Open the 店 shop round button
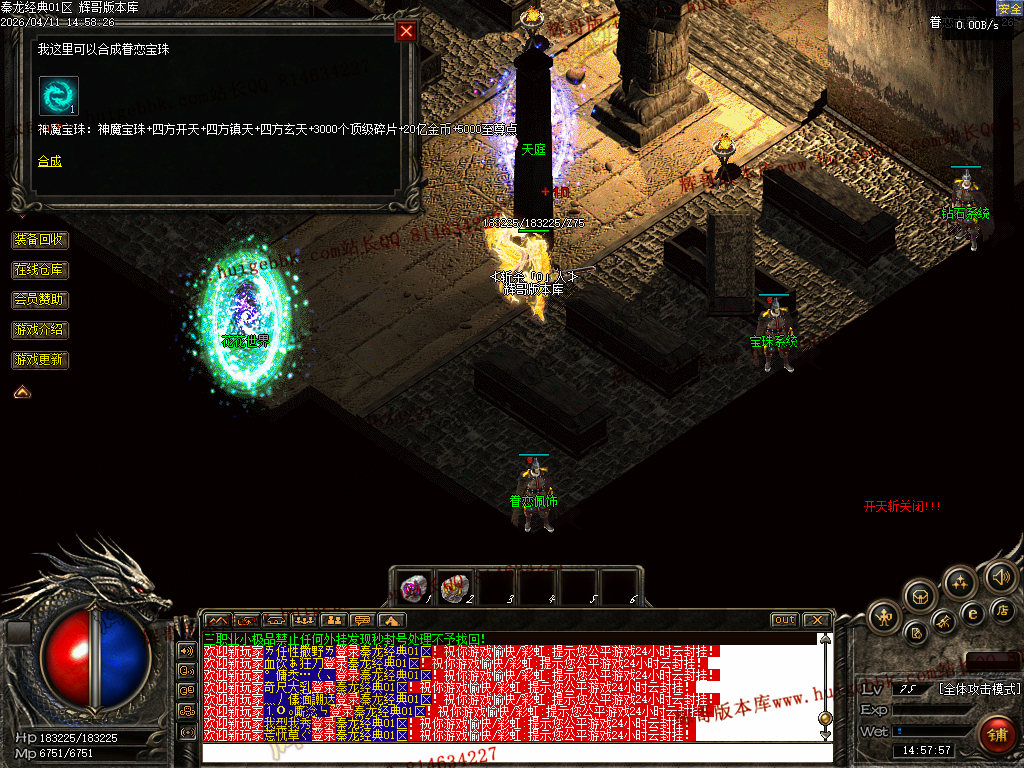Image resolution: width=1024 pixels, height=768 pixels. pyautogui.click(x=1003, y=609)
